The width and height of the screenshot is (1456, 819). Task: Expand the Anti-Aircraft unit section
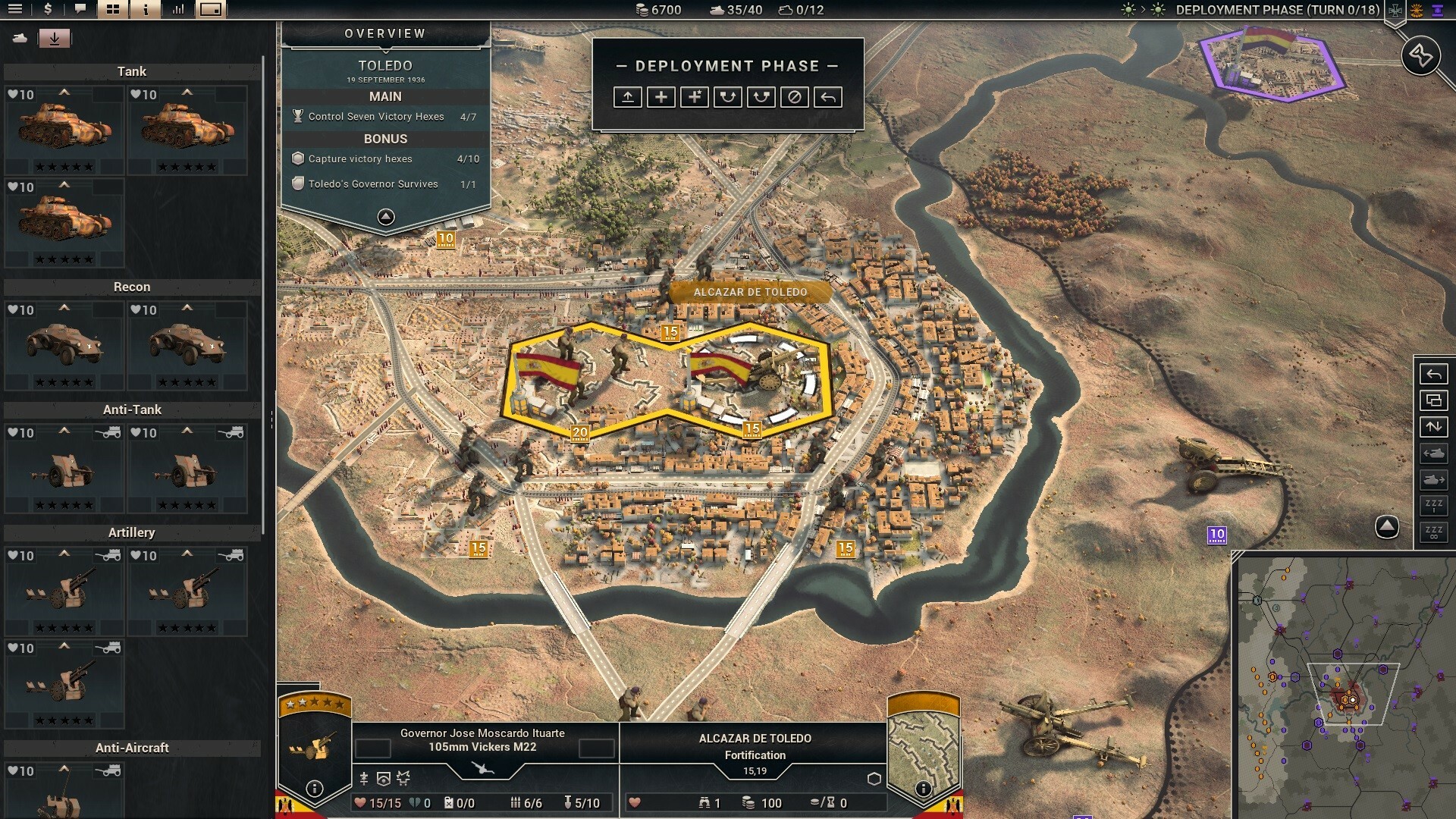[132, 748]
